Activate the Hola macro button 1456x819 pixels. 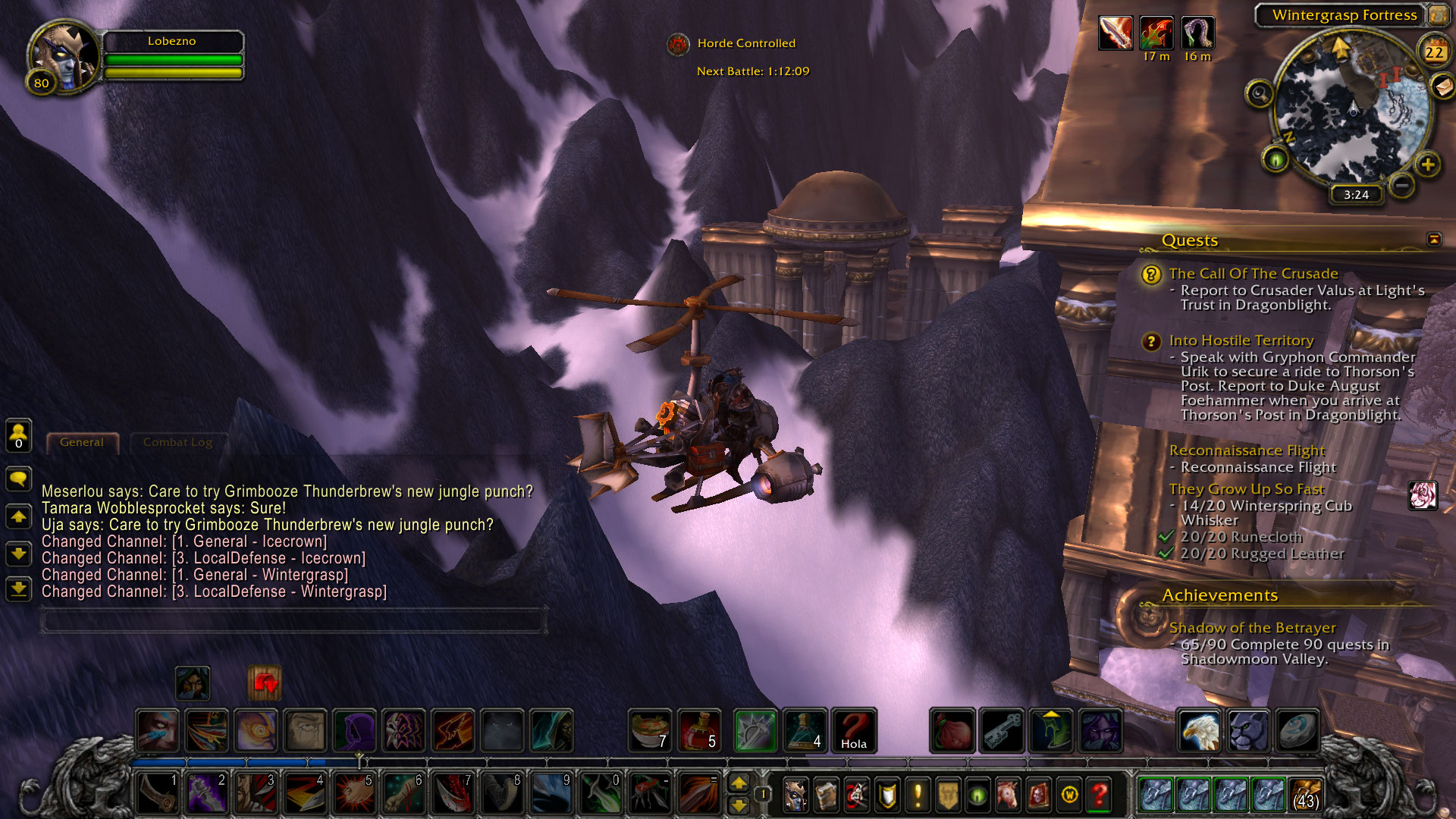click(854, 730)
